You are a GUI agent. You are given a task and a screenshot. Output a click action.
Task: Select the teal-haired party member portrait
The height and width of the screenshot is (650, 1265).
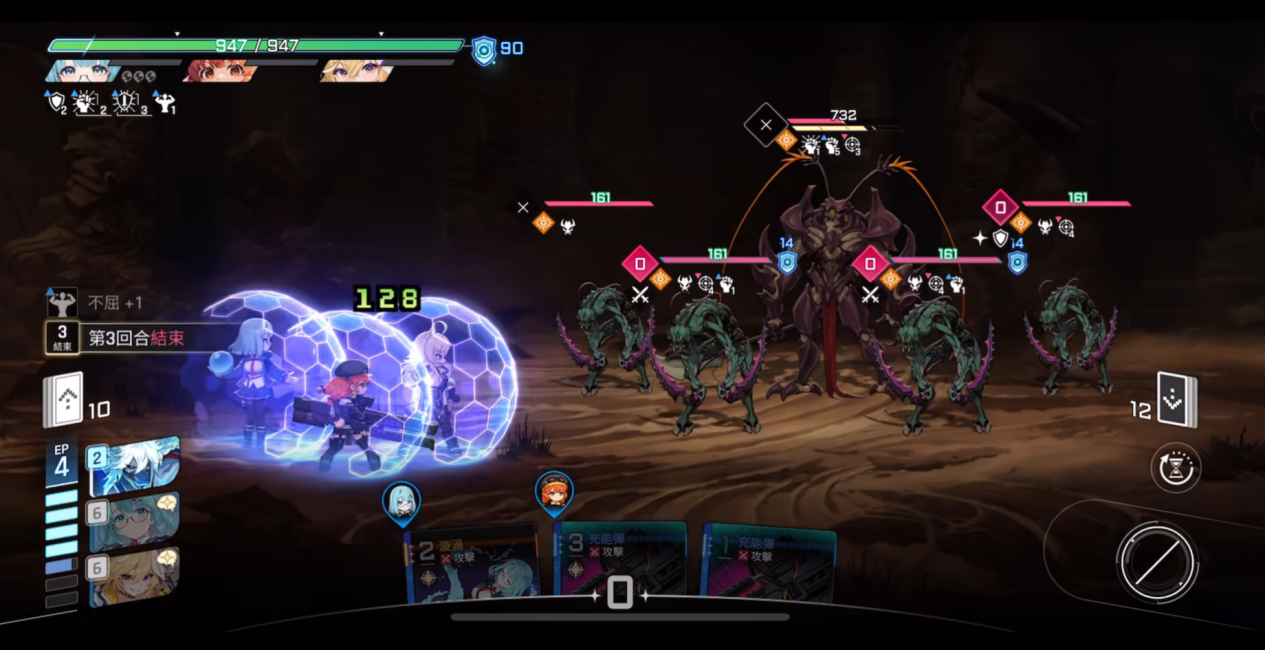click(x=82, y=72)
